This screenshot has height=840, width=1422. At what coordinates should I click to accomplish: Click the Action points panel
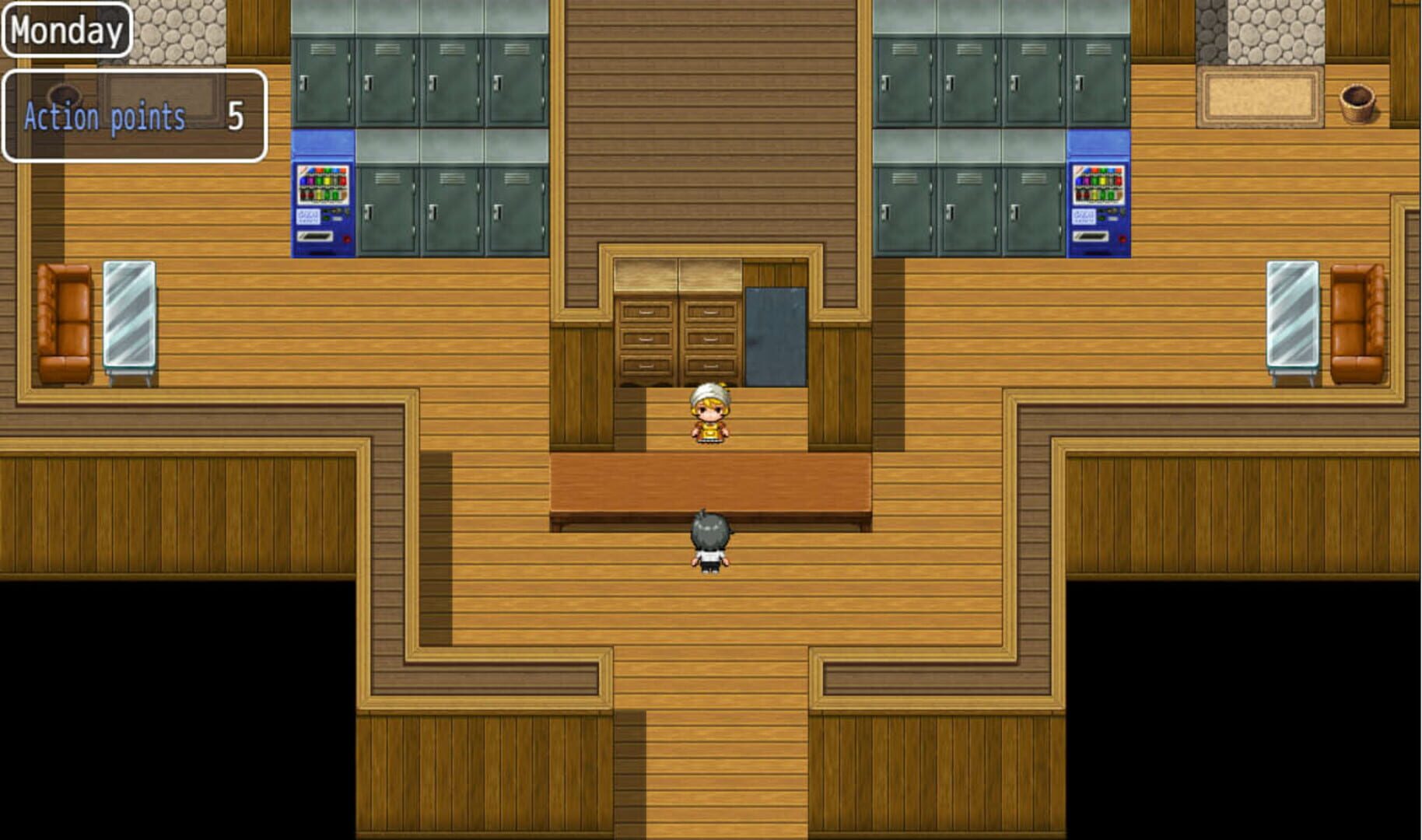point(132,117)
